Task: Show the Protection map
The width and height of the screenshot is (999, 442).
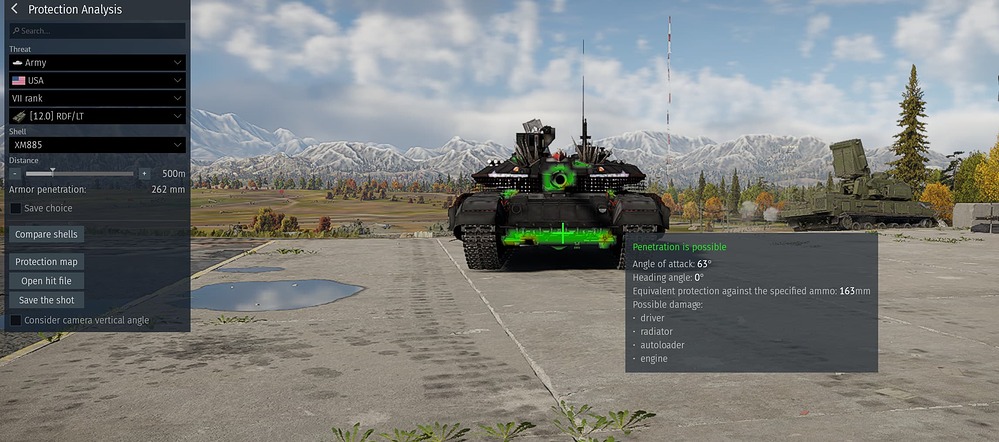Action: [x=46, y=261]
